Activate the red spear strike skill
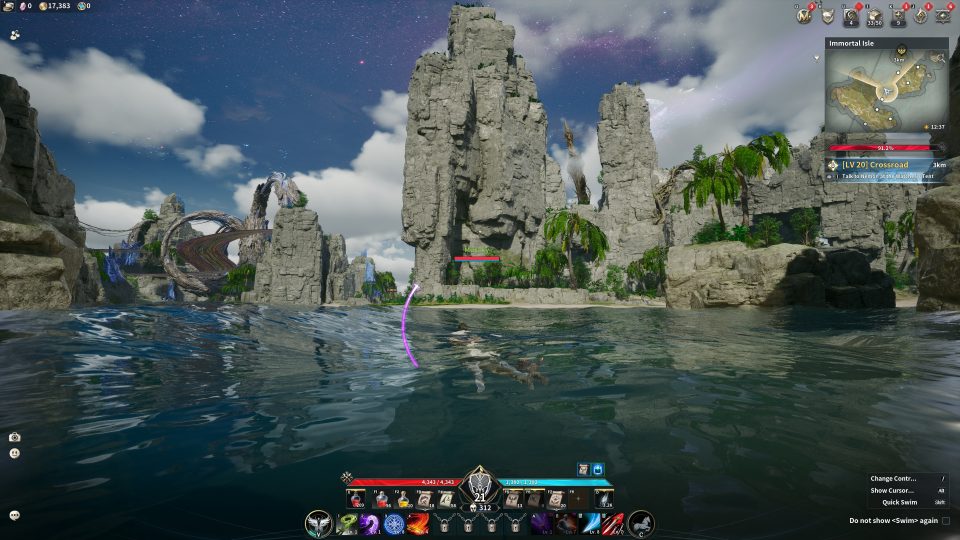This screenshot has height=540, width=960. click(612, 523)
